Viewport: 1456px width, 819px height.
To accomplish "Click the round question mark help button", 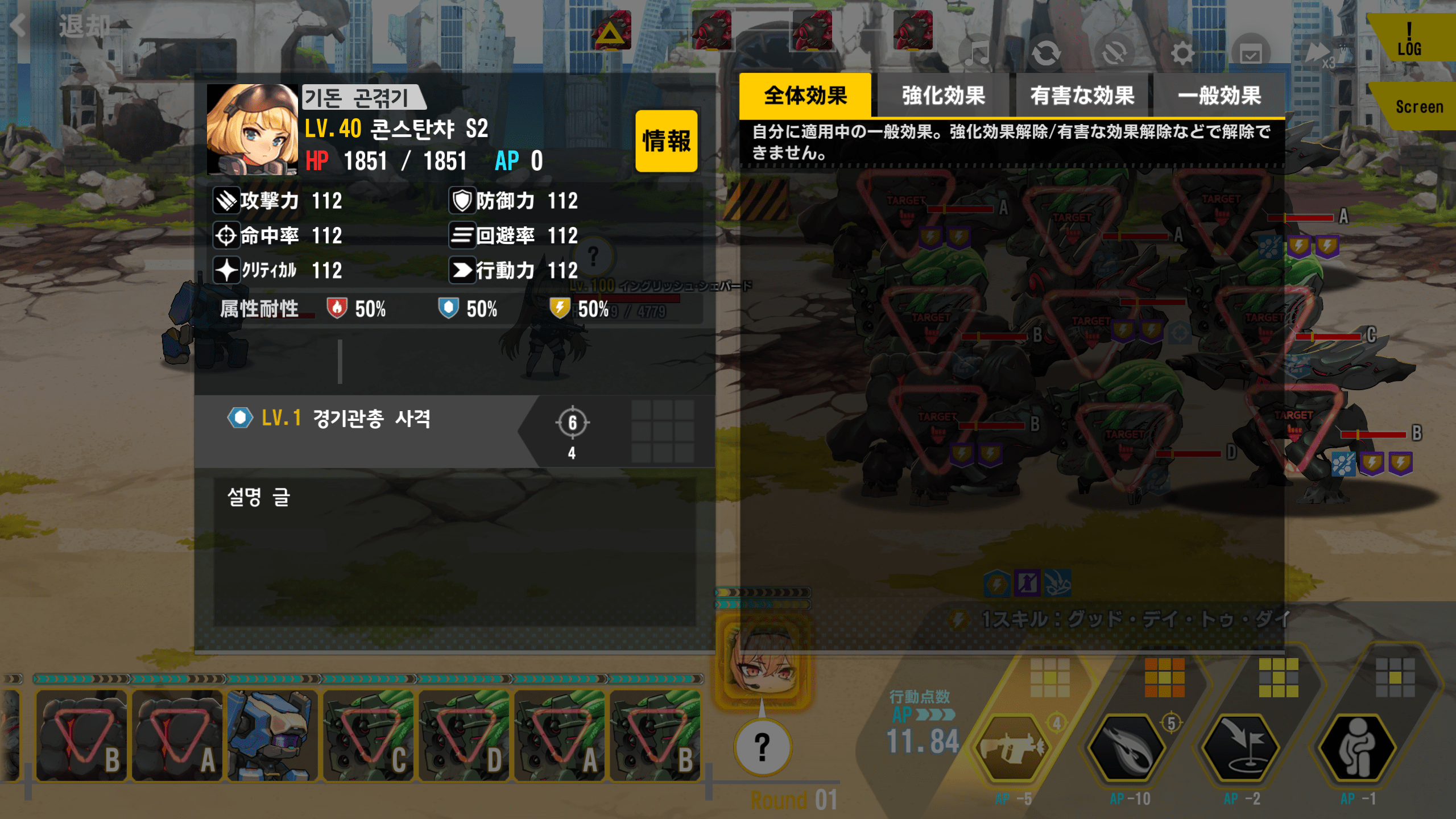I will [762, 747].
